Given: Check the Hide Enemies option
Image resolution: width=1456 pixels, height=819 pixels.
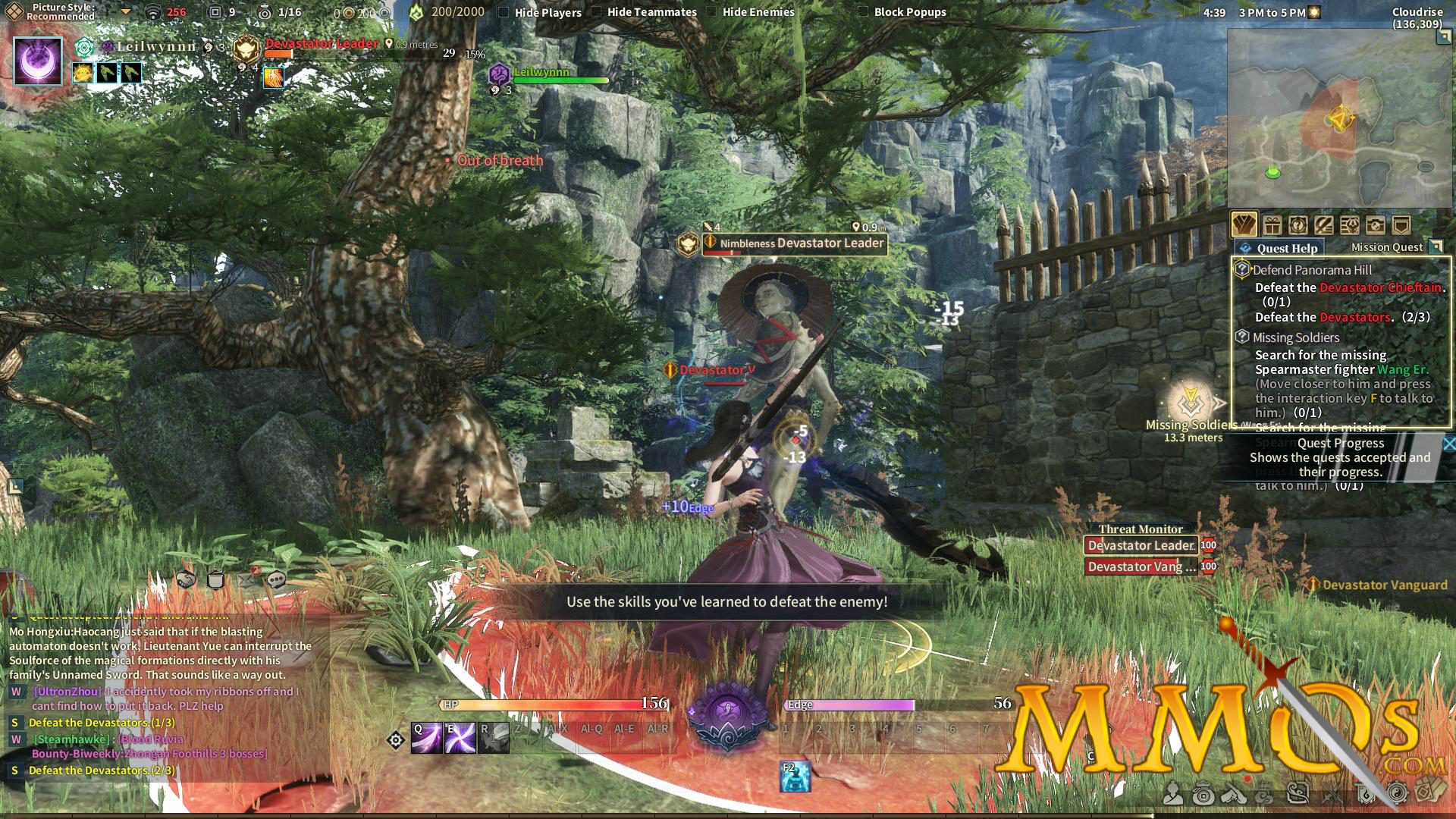Looking at the screenshot, I should (710, 12).
